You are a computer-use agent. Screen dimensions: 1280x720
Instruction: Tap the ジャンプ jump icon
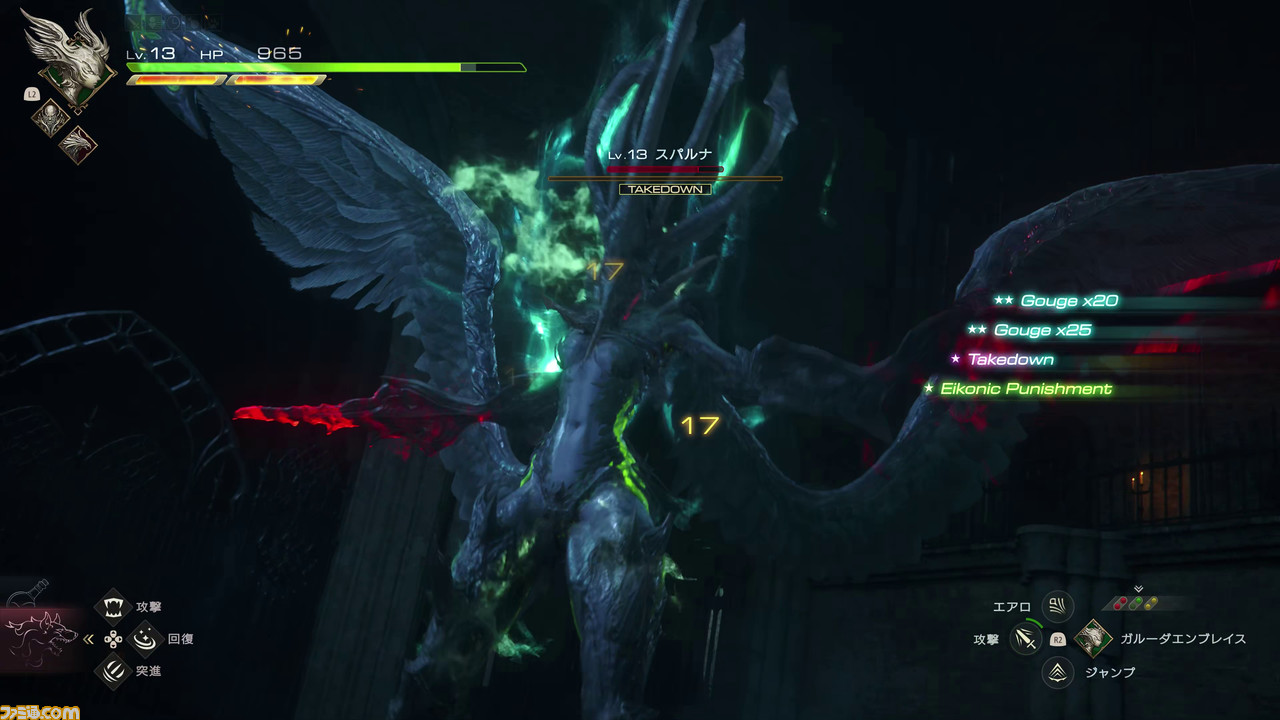[x=1058, y=672]
